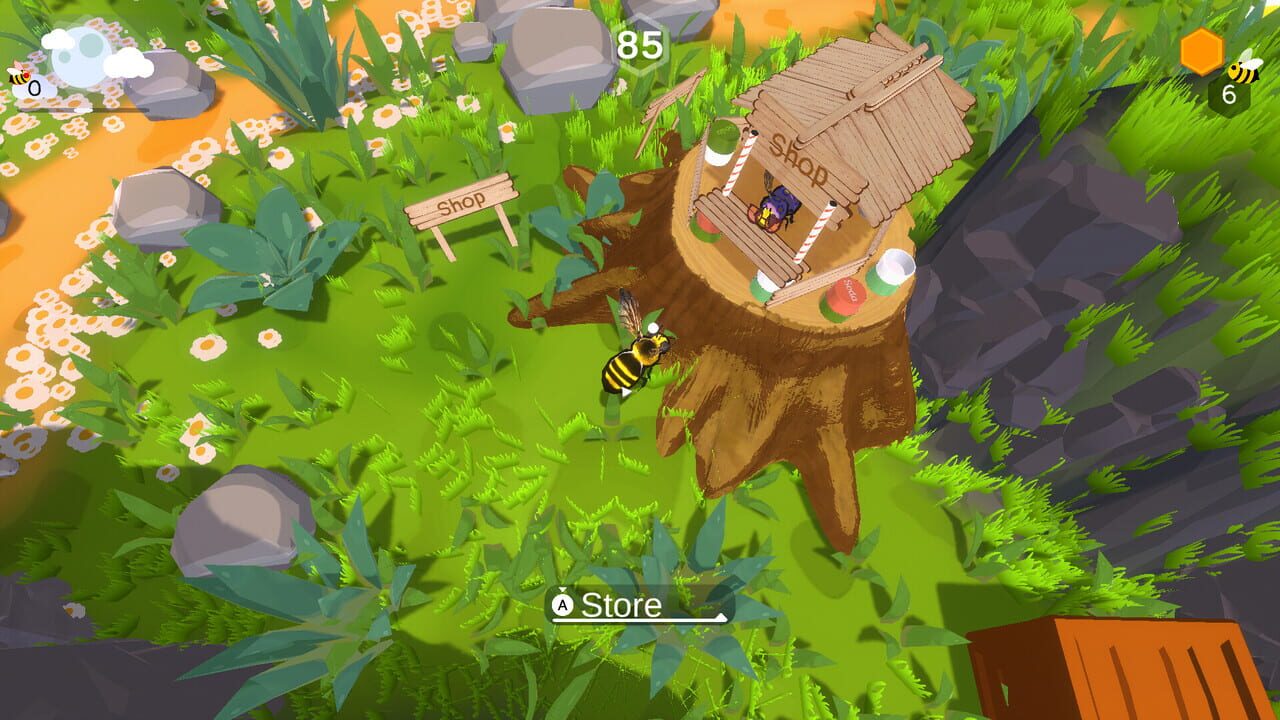Click the A button prompt near Store
The width and height of the screenshot is (1280, 720).
click(x=563, y=604)
